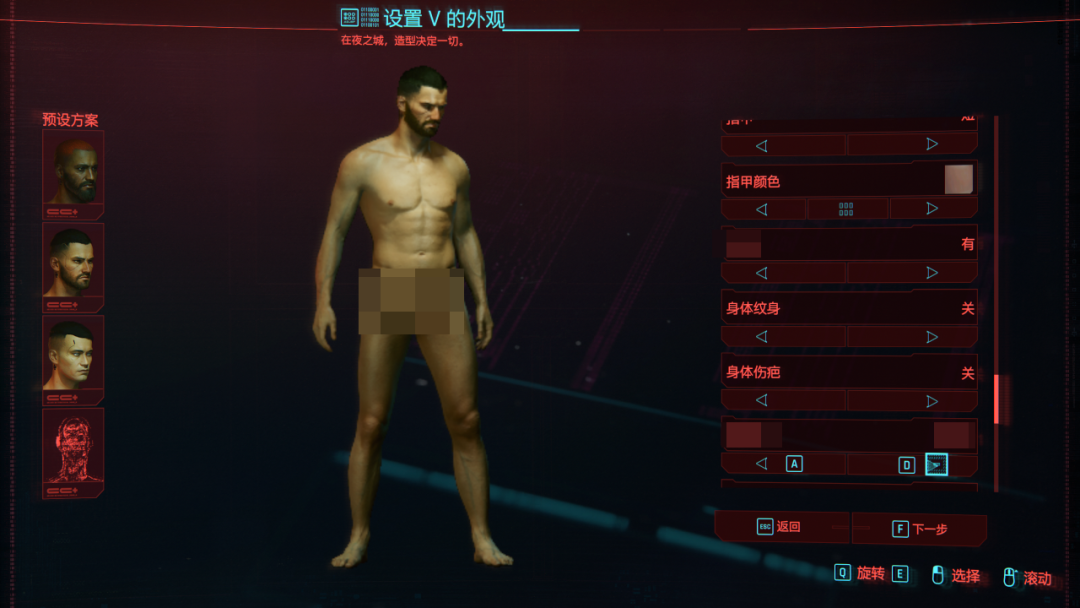The image size is (1080, 608).
Task: Continue with the 下一步 button
Action: click(919, 529)
